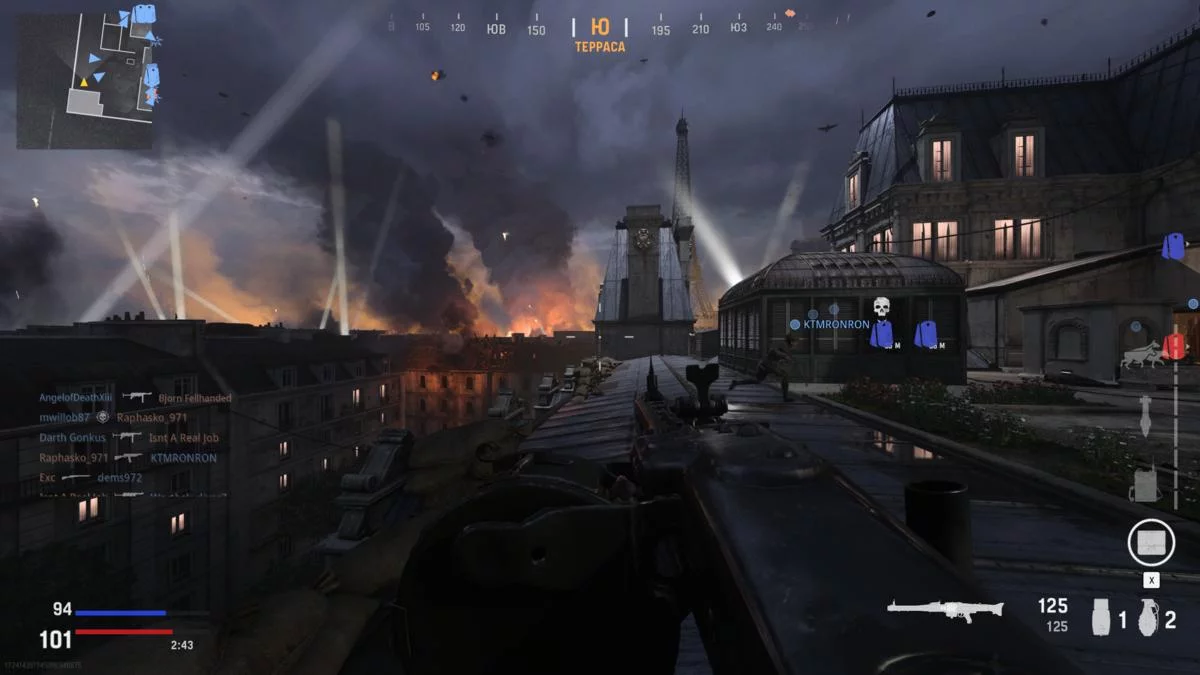This screenshot has height=675, width=1200.
Task: Select the bomb killstreak icon
Action: click(1145, 415)
